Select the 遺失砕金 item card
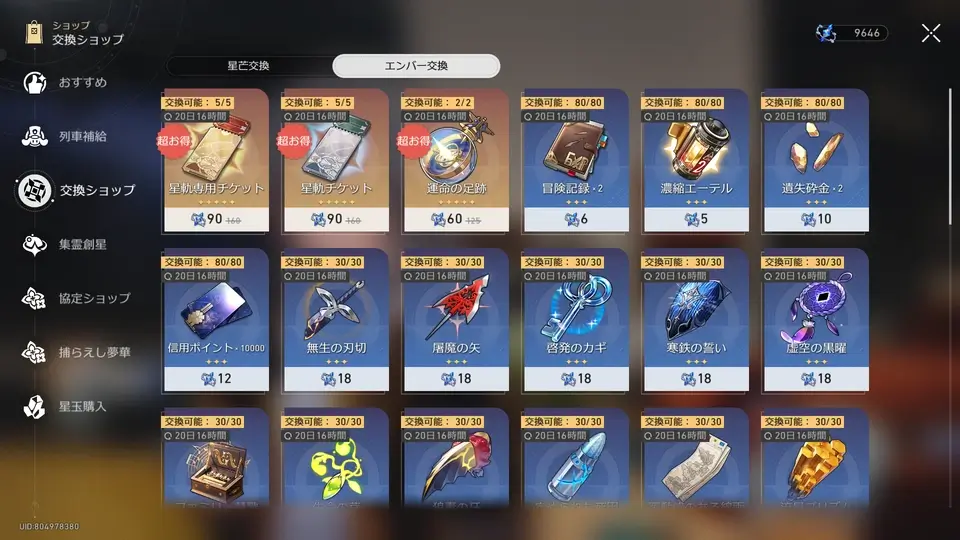The width and height of the screenshot is (960, 540). 815,160
